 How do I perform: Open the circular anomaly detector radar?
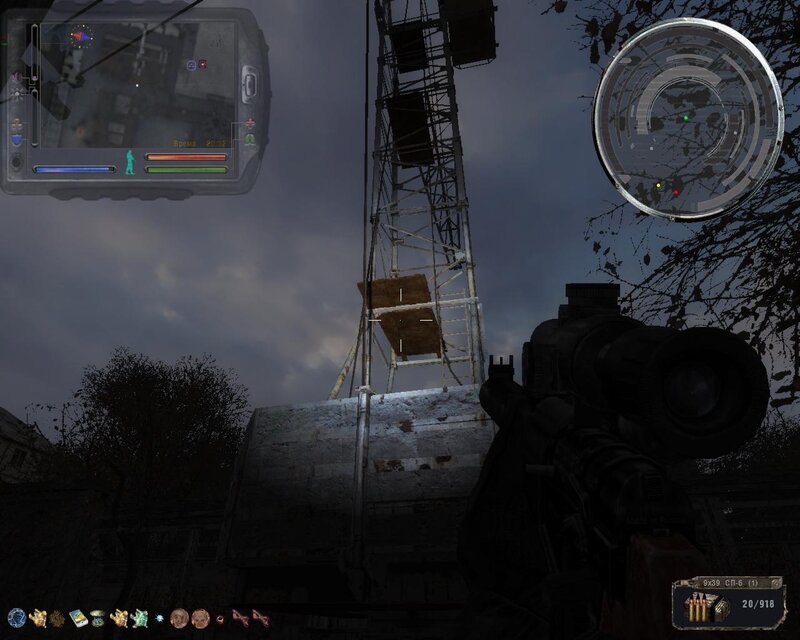(688, 119)
